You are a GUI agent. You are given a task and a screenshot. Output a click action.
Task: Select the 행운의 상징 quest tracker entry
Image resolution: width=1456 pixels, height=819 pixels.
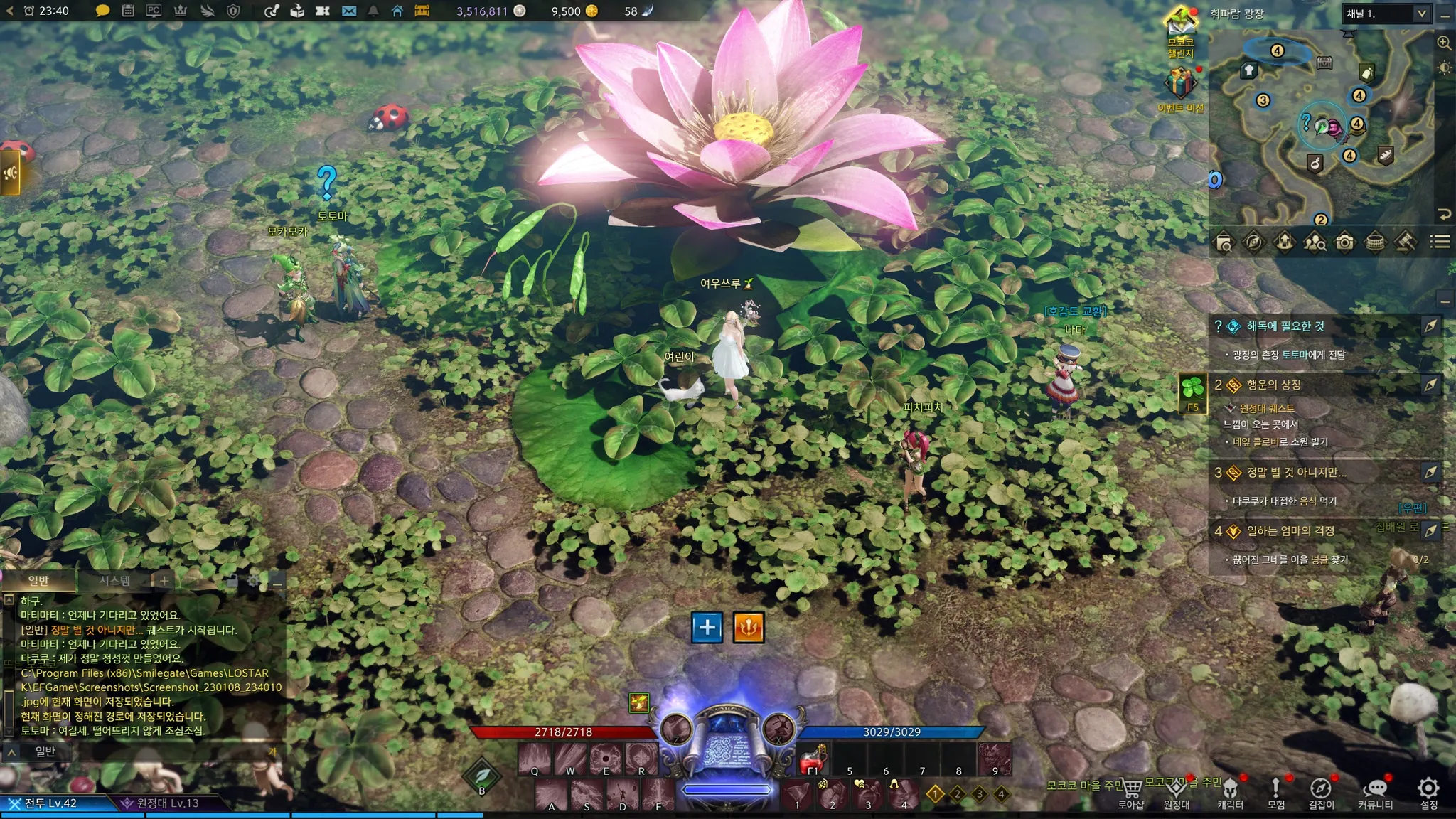1273,385
